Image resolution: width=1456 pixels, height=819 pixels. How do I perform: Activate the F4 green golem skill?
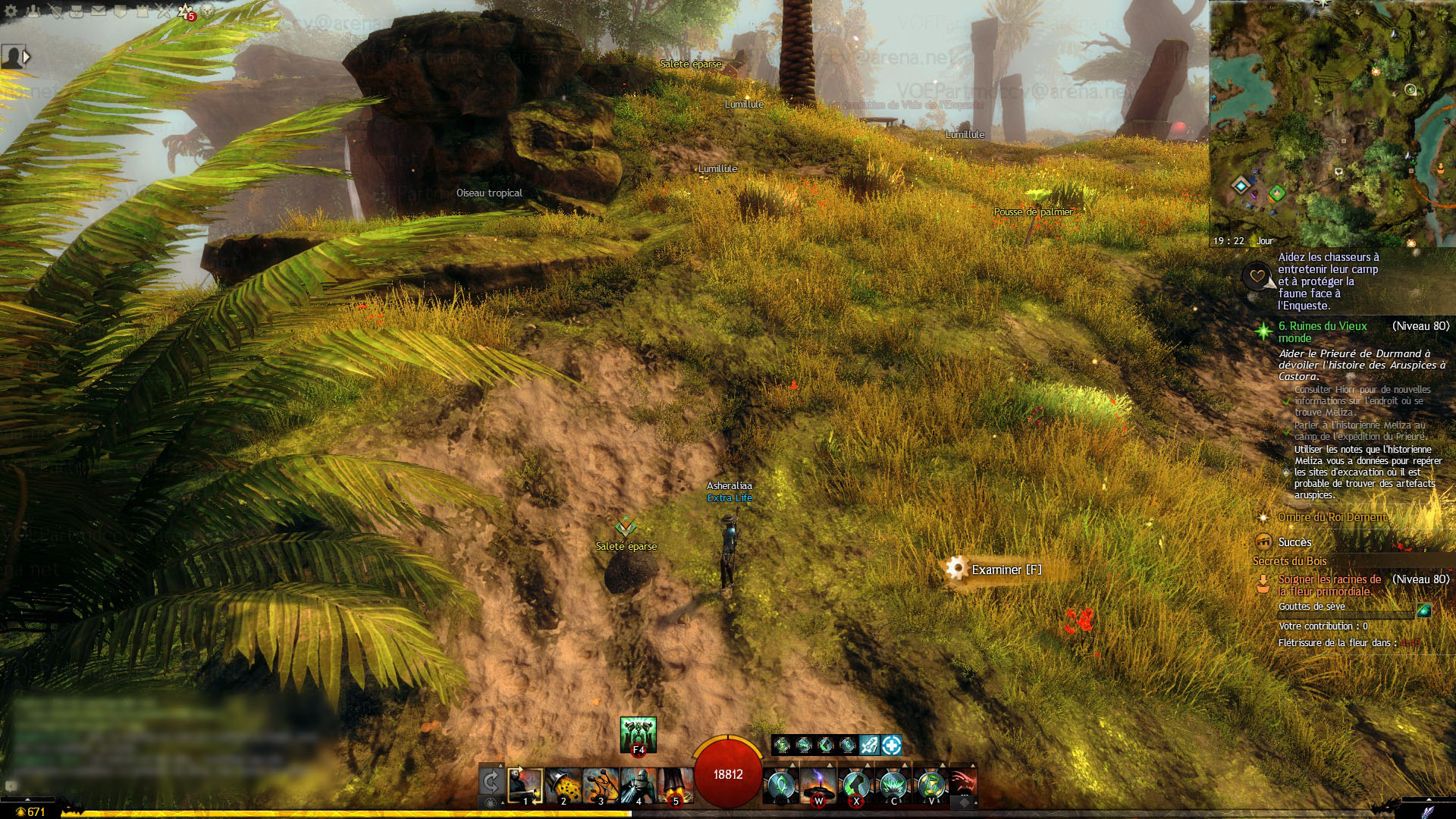(x=638, y=734)
